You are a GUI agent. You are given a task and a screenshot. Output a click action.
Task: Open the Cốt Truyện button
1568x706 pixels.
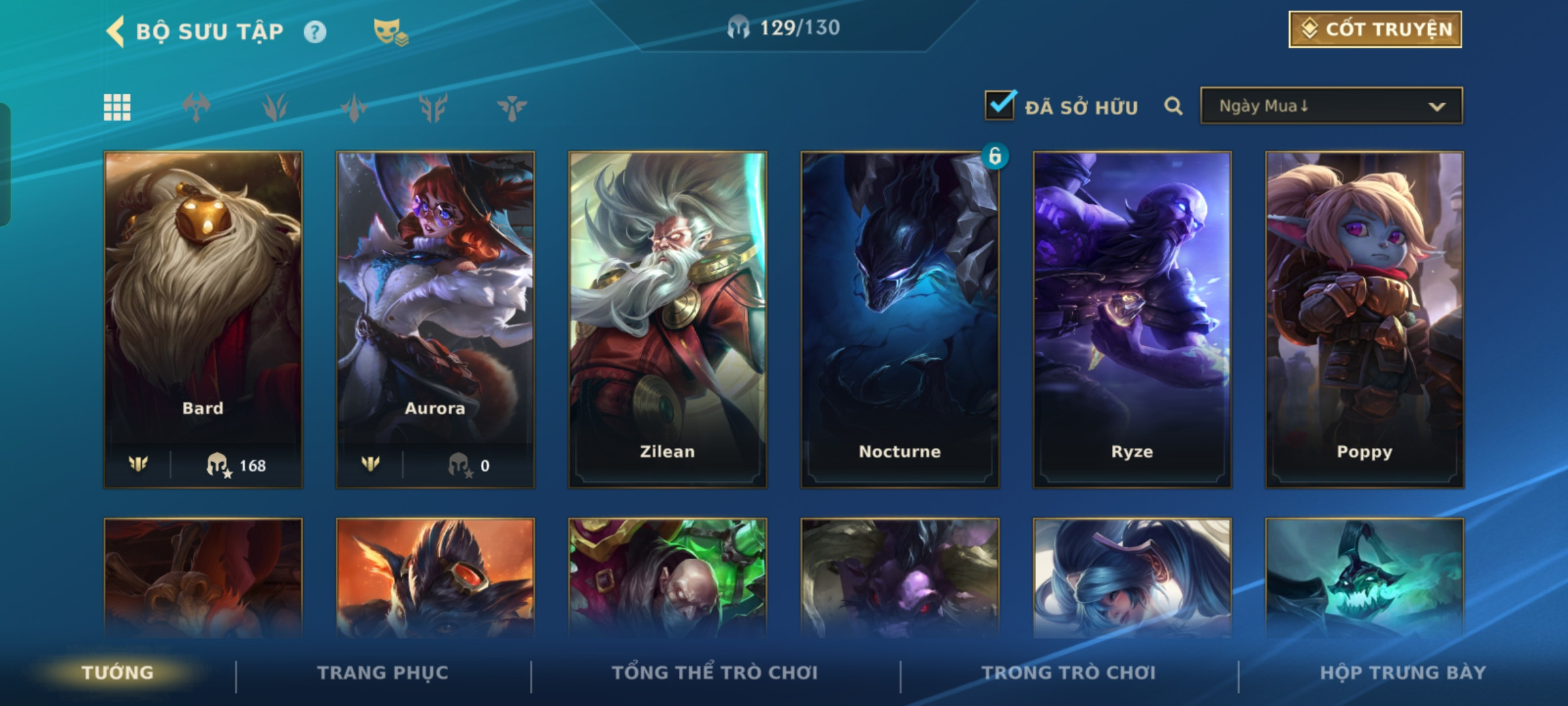(1375, 29)
